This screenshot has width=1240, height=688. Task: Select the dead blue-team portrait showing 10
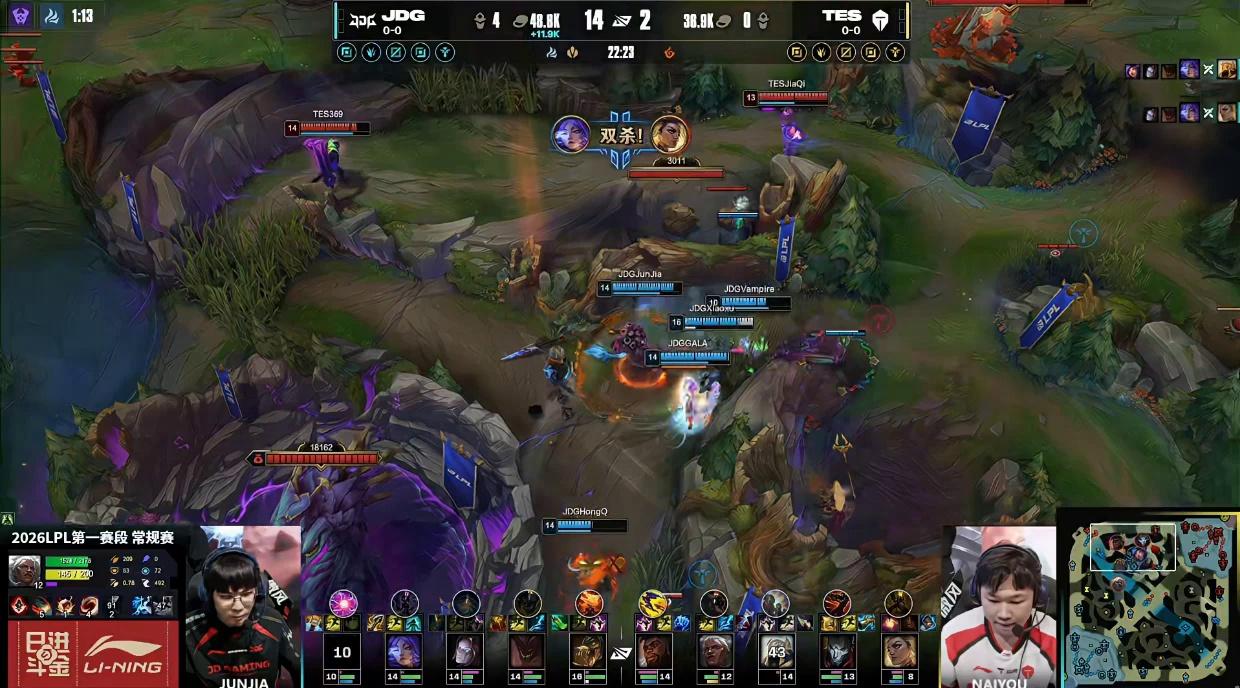[x=342, y=652]
